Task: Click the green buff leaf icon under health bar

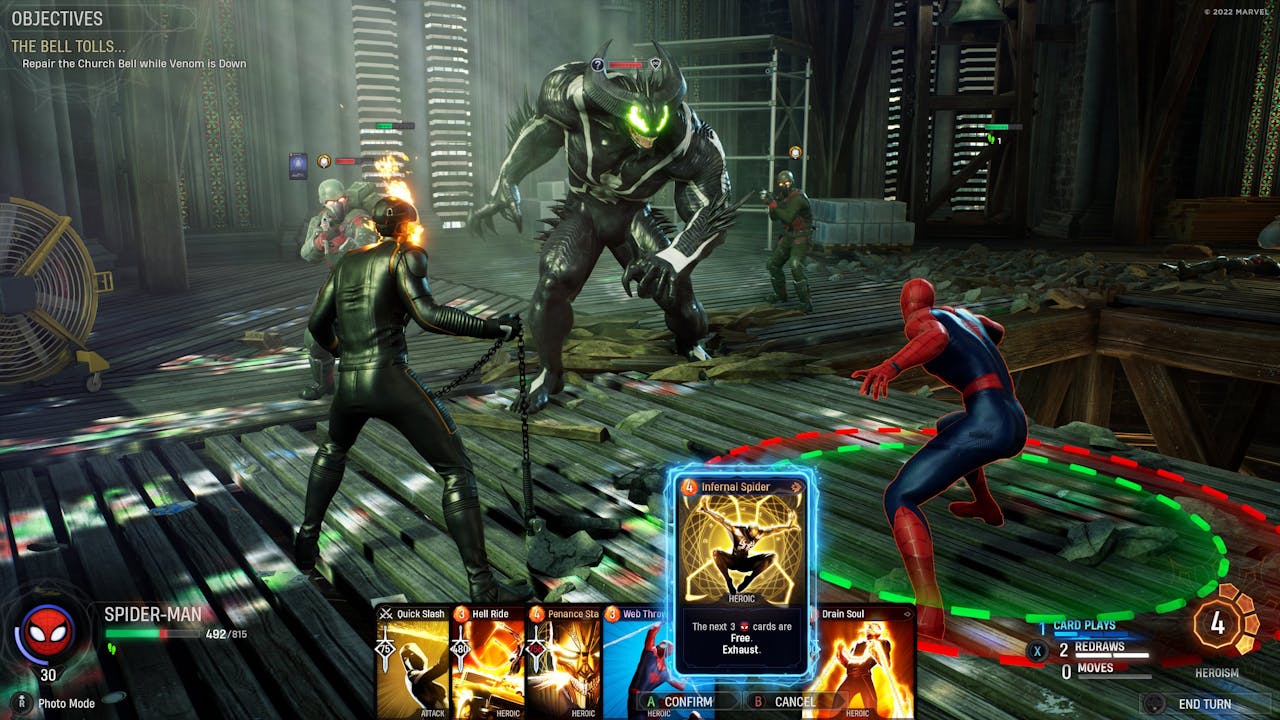Action: click(111, 649)
